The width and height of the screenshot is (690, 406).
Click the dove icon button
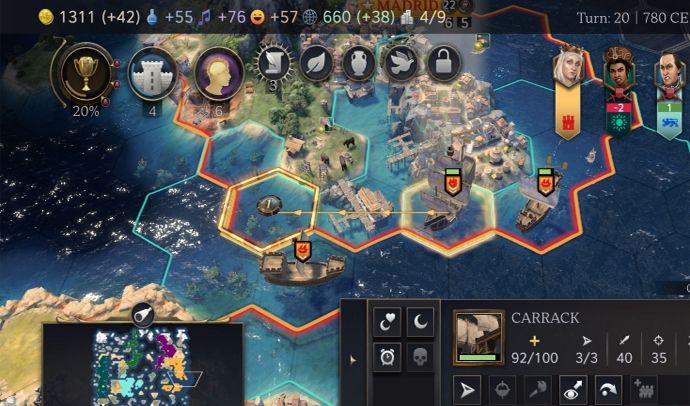402,64
